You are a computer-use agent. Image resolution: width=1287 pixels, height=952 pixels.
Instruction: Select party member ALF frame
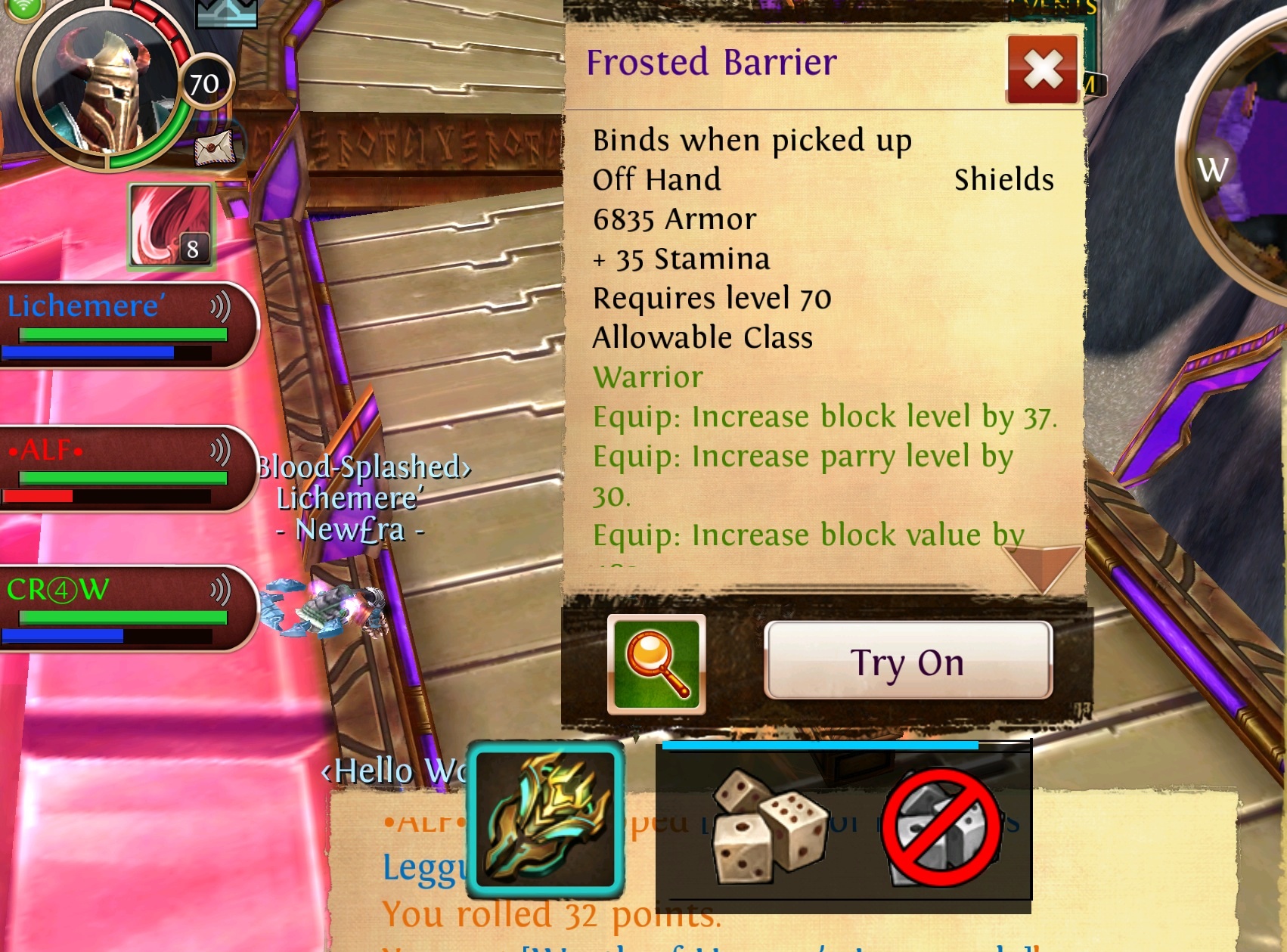click(x=121, y=469)
